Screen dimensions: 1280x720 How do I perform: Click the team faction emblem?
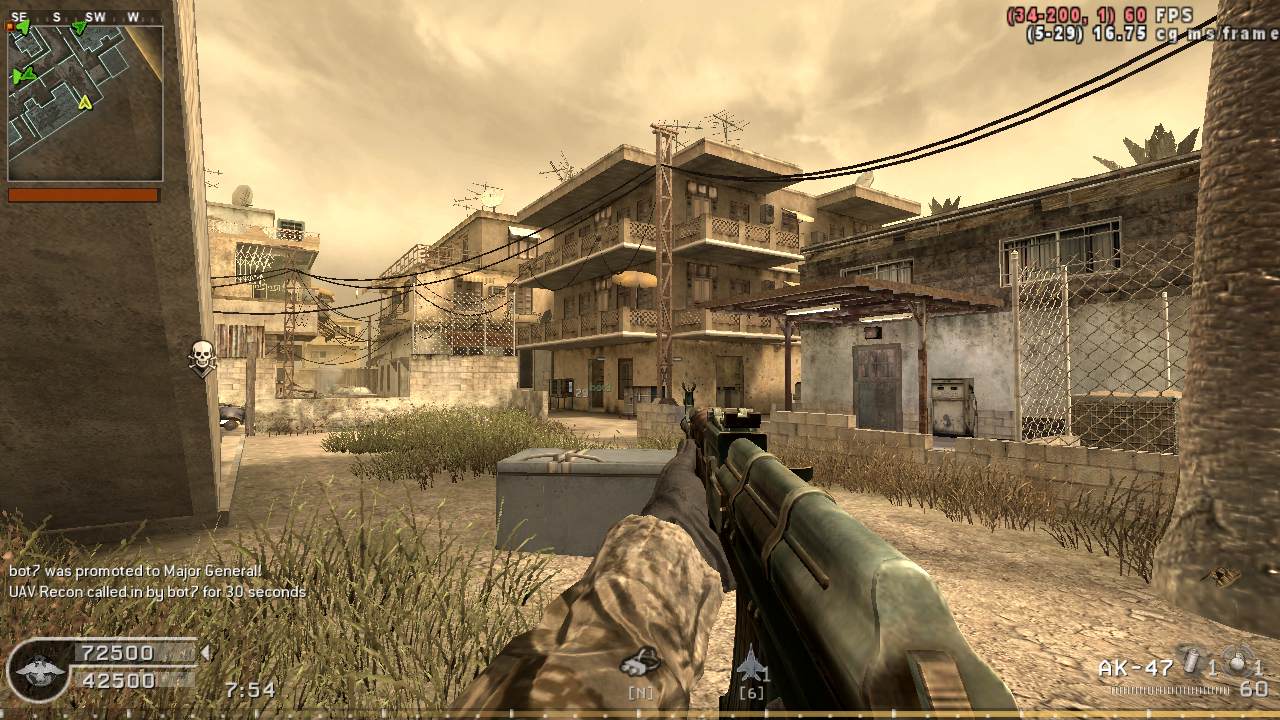[39, 668]
